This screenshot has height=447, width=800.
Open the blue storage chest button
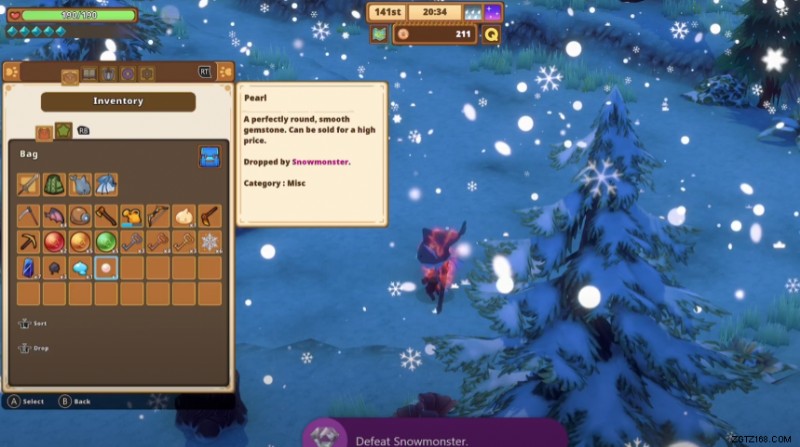click(209, 156)
